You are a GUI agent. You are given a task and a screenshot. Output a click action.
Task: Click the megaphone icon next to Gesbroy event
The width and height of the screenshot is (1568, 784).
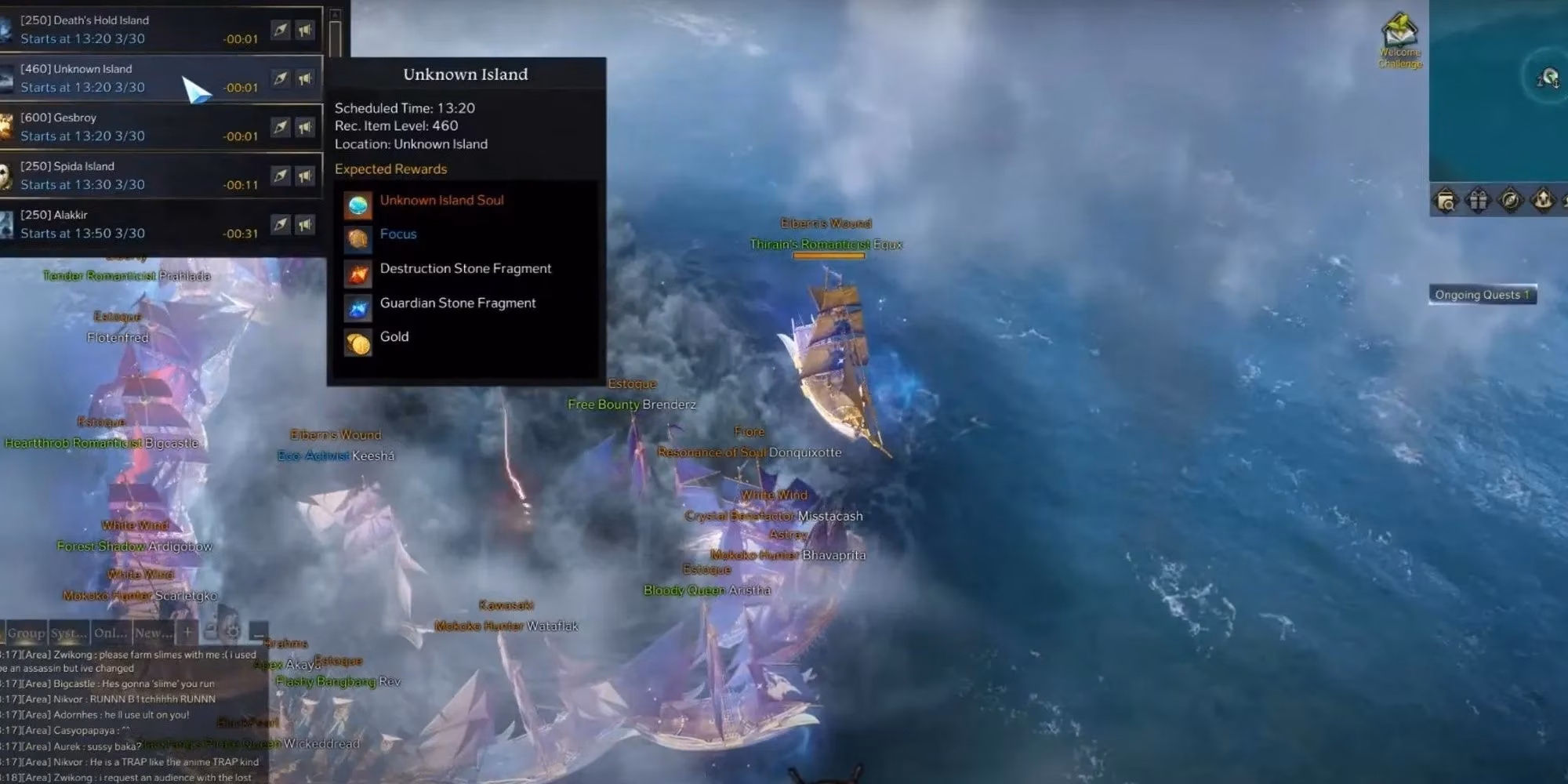pos(305,125)
